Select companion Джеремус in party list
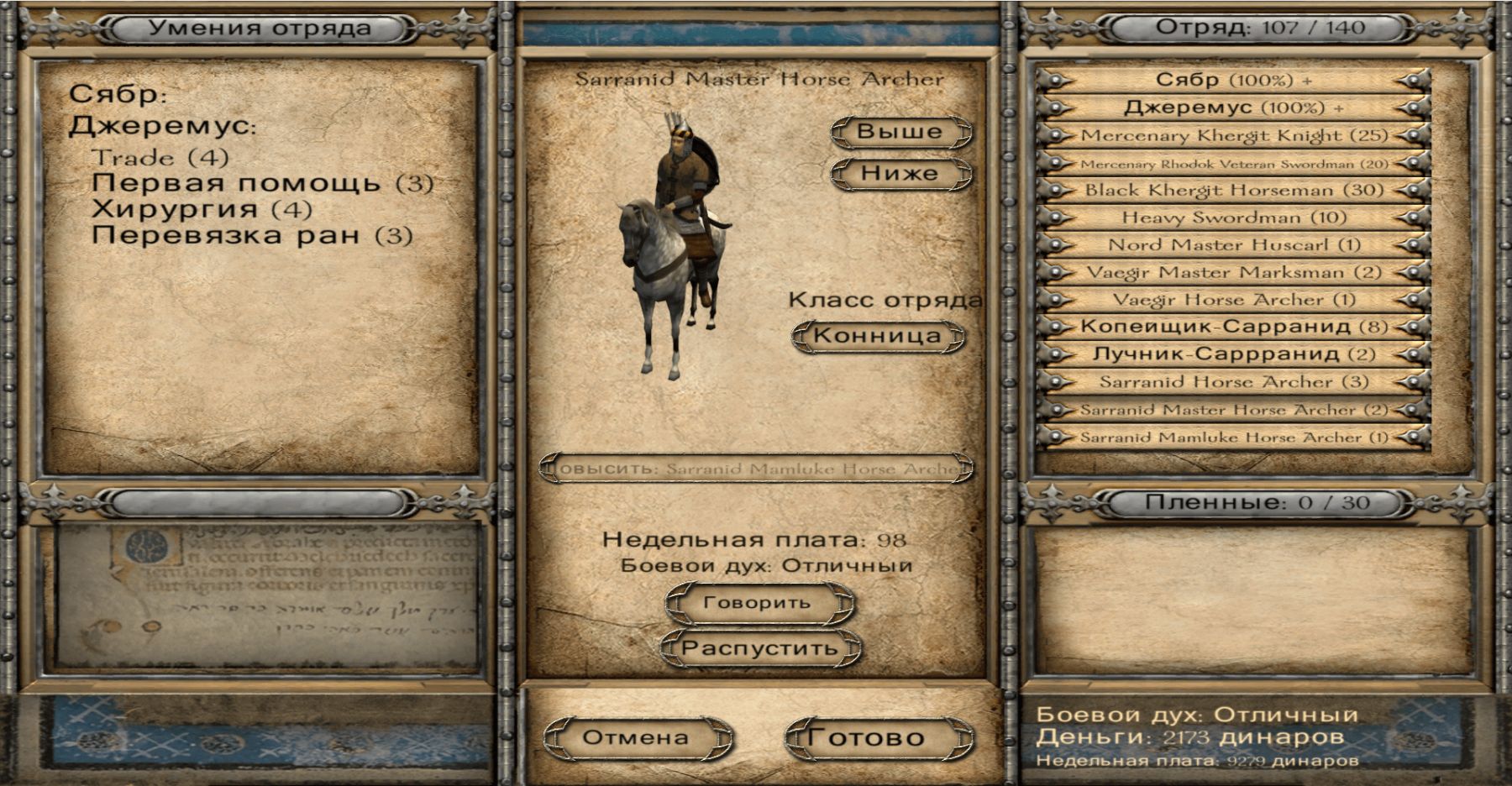Image resolution: width=1512 pixels, height=786 pixels. (1233, 107)
